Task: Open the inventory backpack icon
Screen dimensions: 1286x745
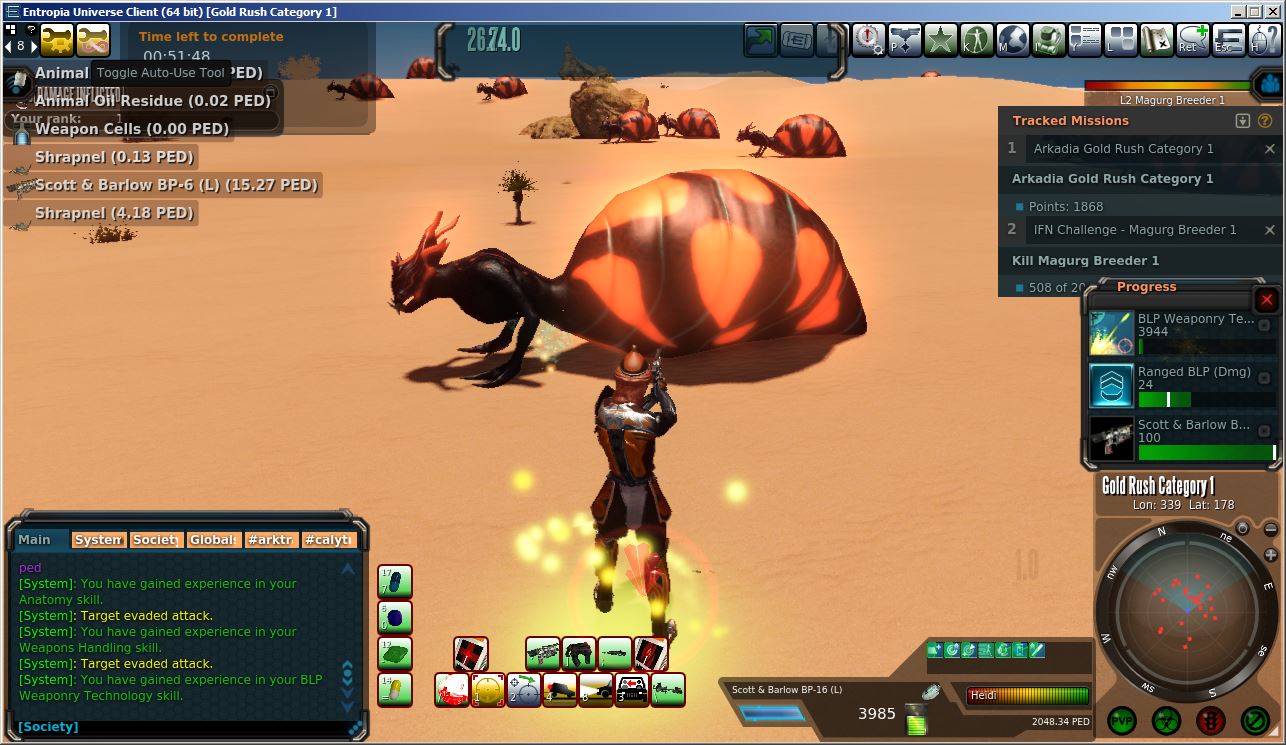Action: click(1048, 40)
